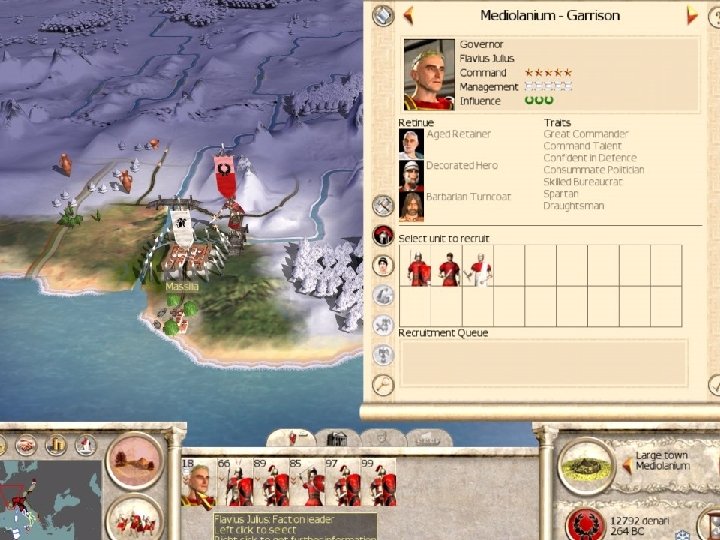Close the settlement scroll with the checkmark
Screen dimensions: 720x540
(714, 385)
